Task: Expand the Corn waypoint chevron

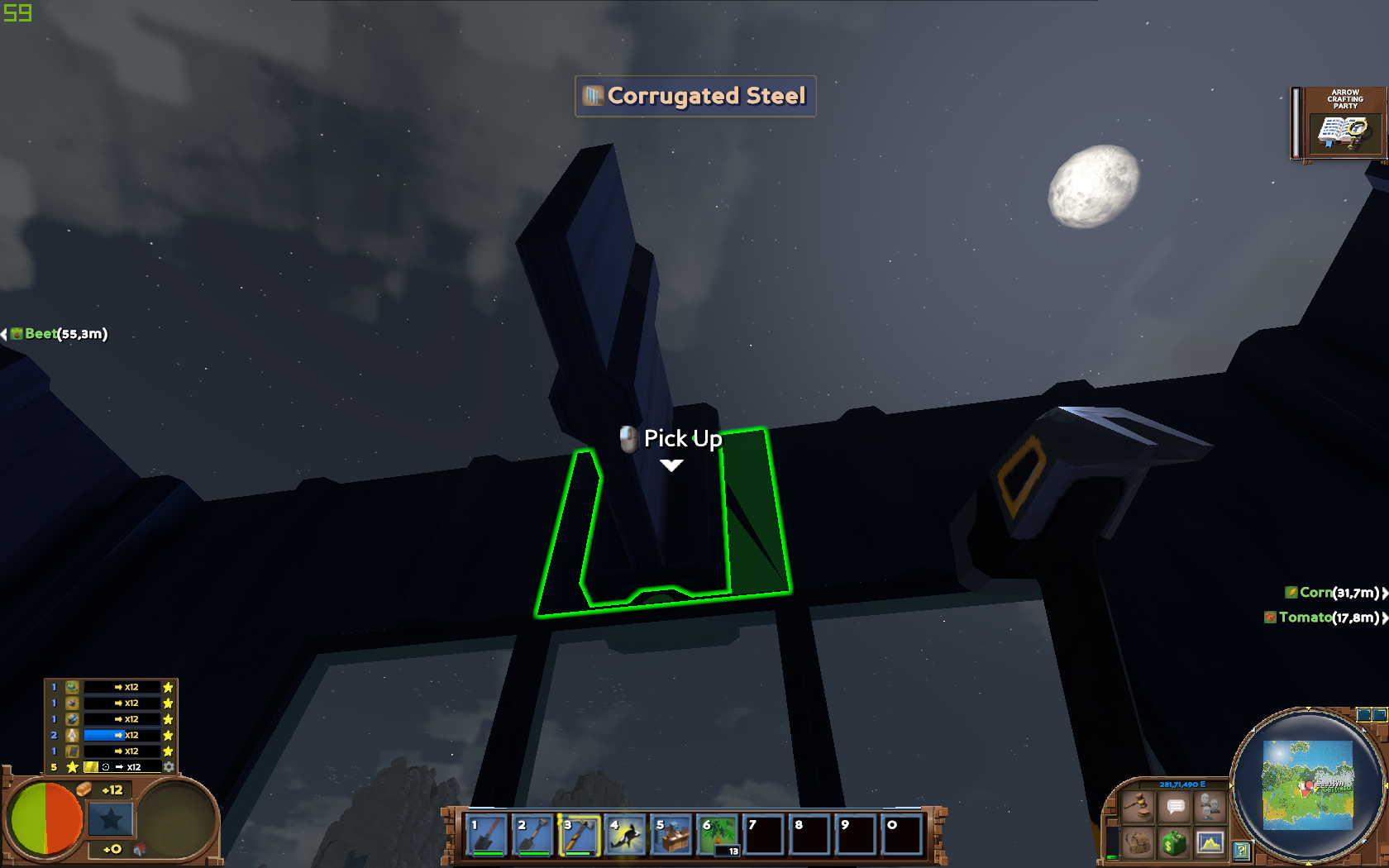Action: pos(1383,592)
